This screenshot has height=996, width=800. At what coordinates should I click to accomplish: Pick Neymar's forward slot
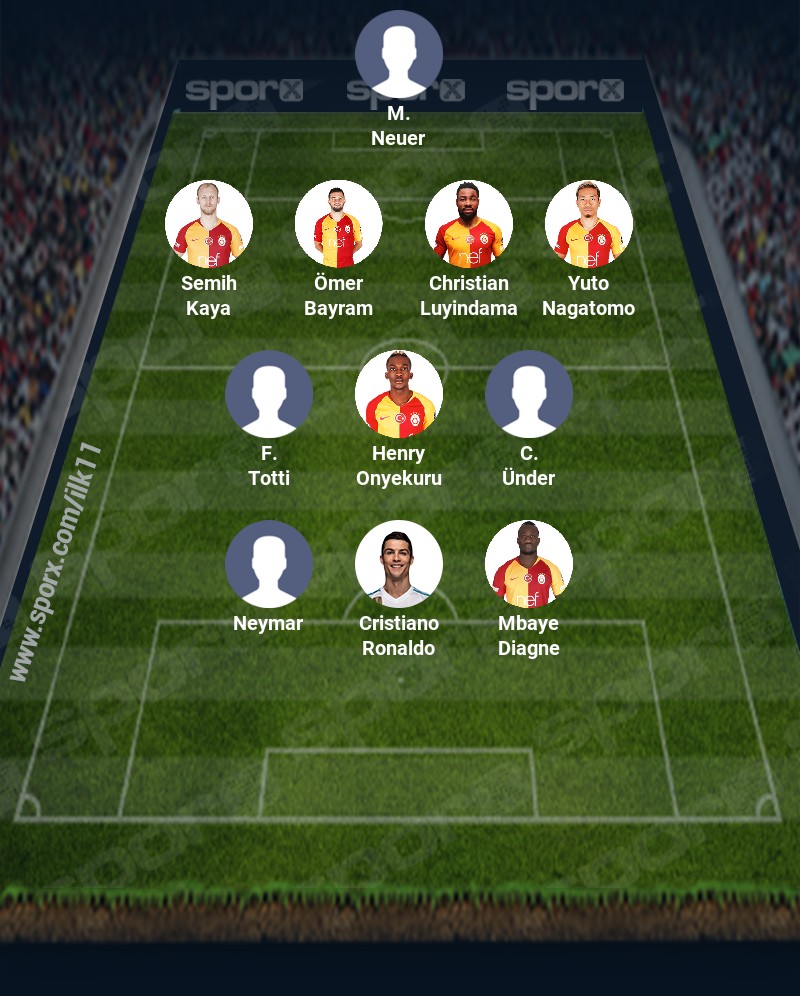269,564
